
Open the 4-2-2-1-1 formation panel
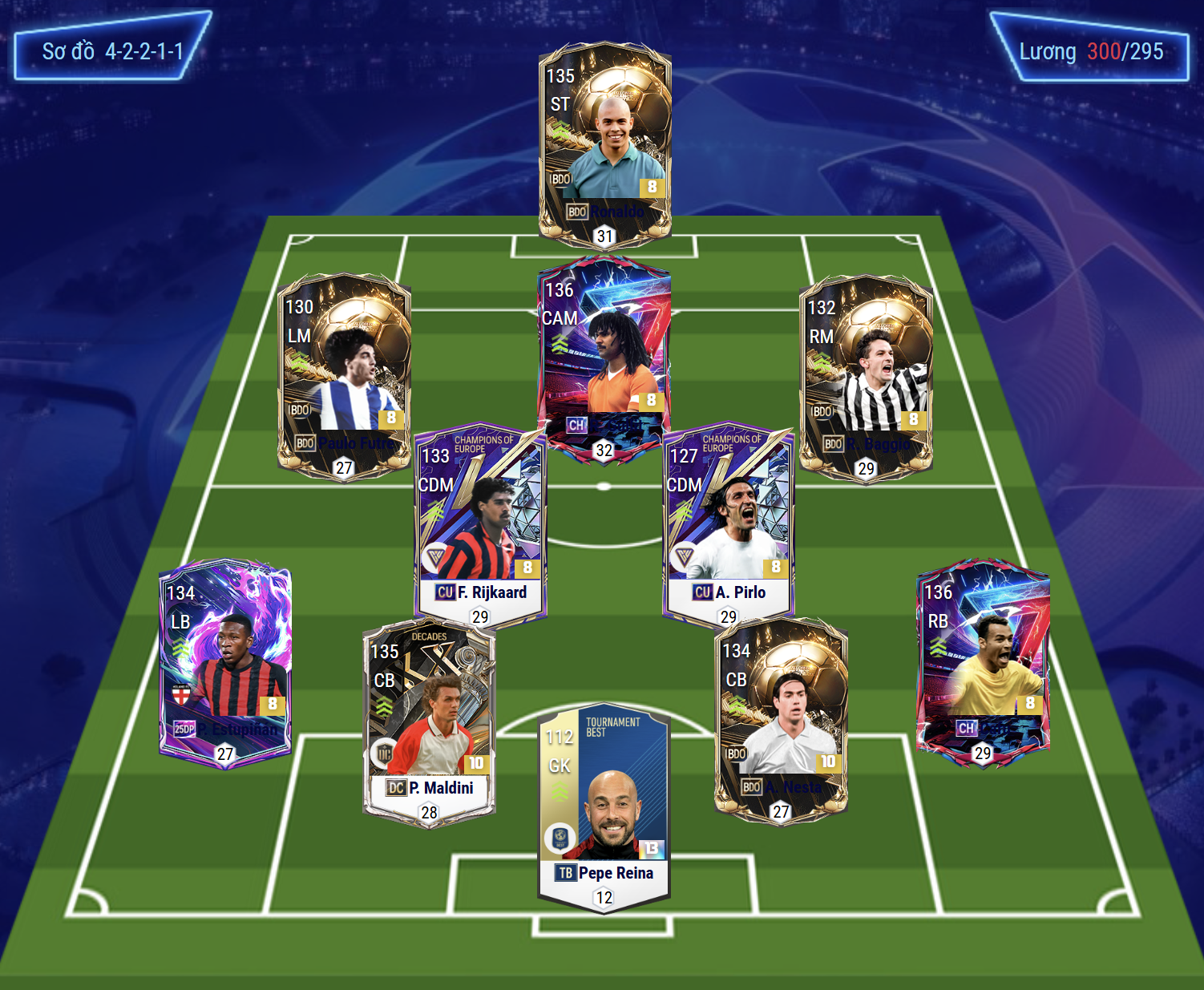(112, 51)
